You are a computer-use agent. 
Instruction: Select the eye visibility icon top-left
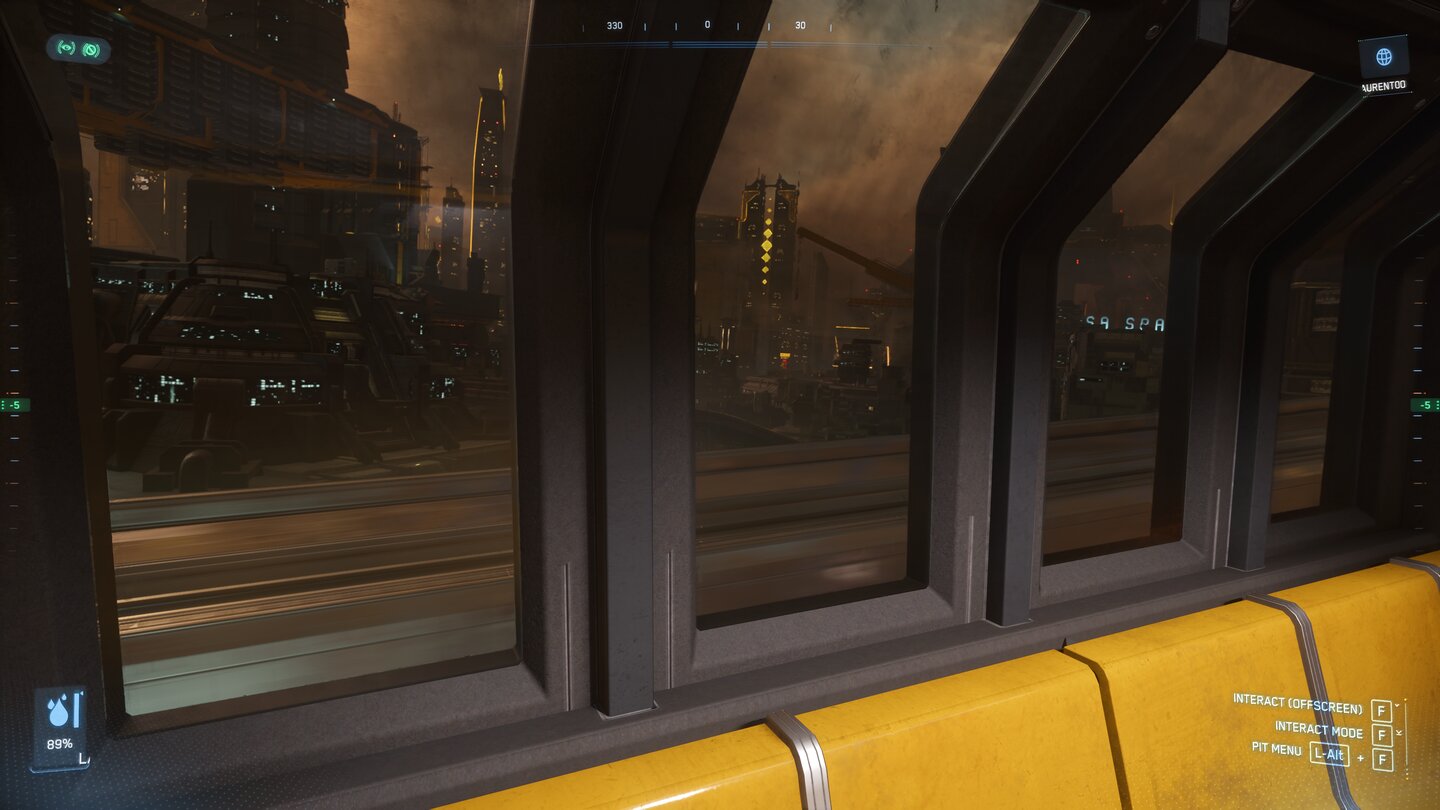[65, 48]
